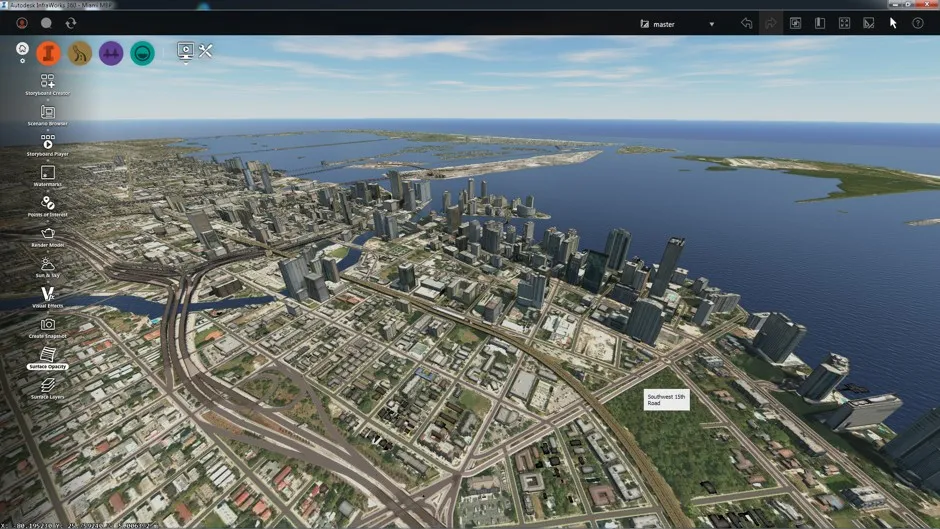Open the Storyboard Creator tool
The width and height of the screenshot is (940, 529).
coord(48,81)
